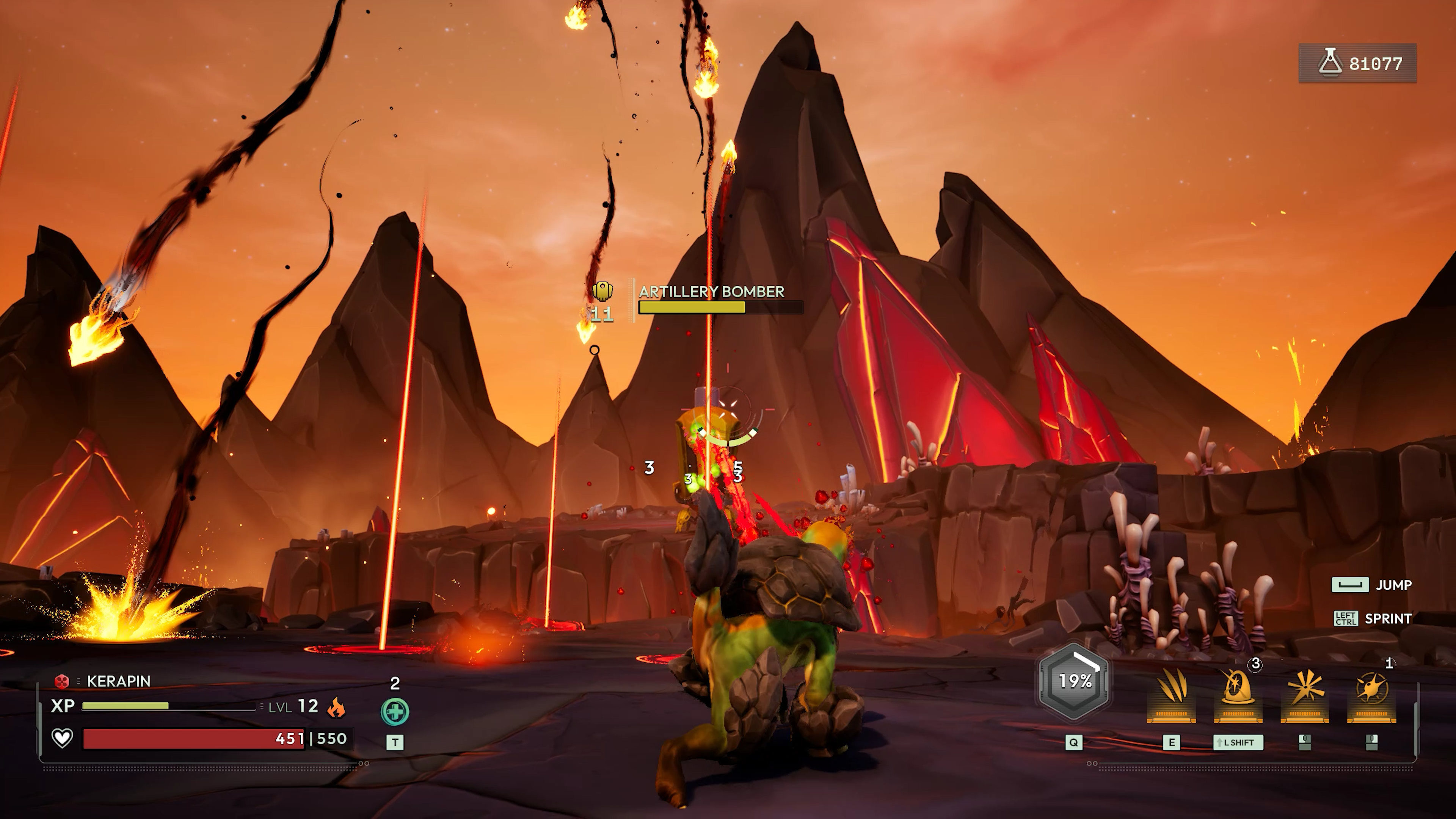1456x819 pixels.
Task: Trigger the bell-shaped dash ability
Action: pyautogui.click(x=1238, y=692)
